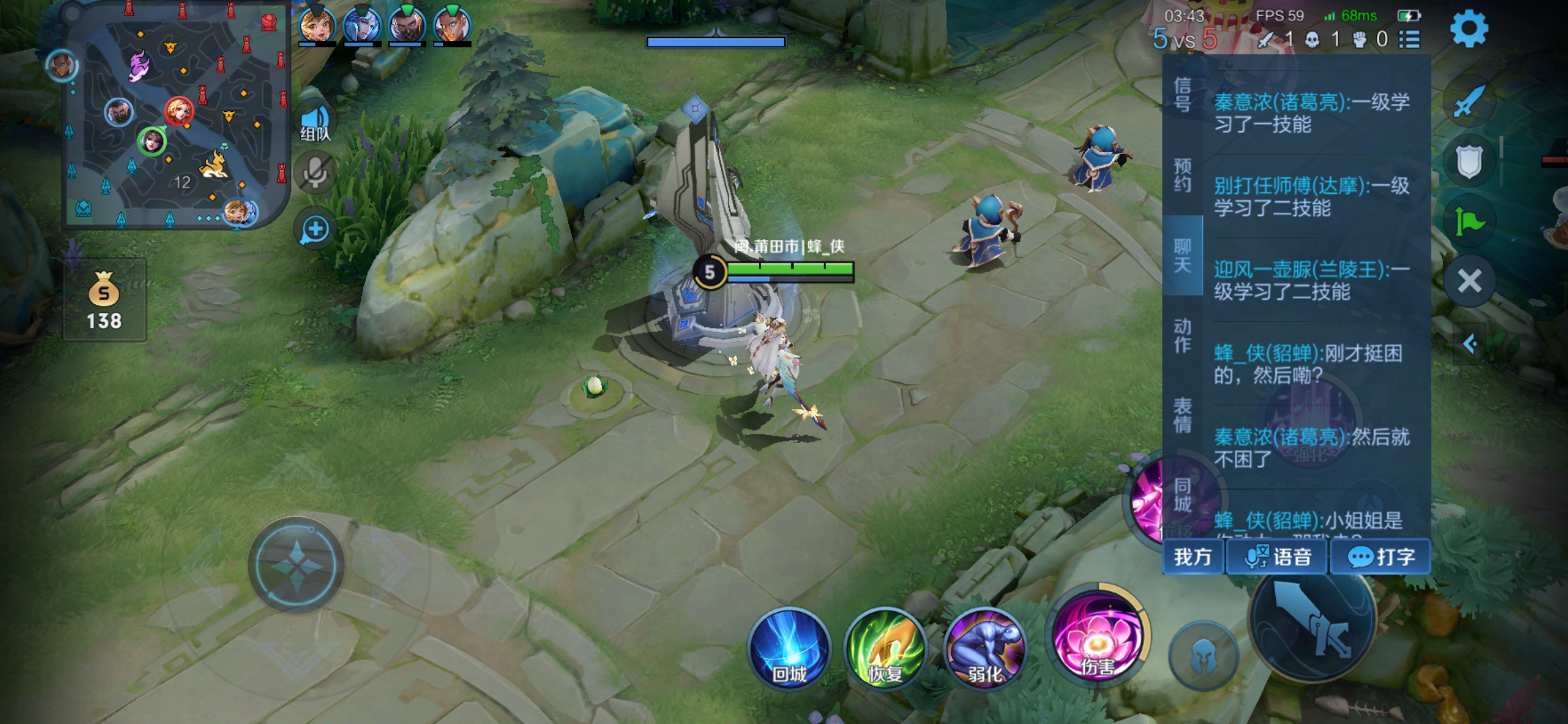Select the 聊天 chat tab

pos(1183,255)
